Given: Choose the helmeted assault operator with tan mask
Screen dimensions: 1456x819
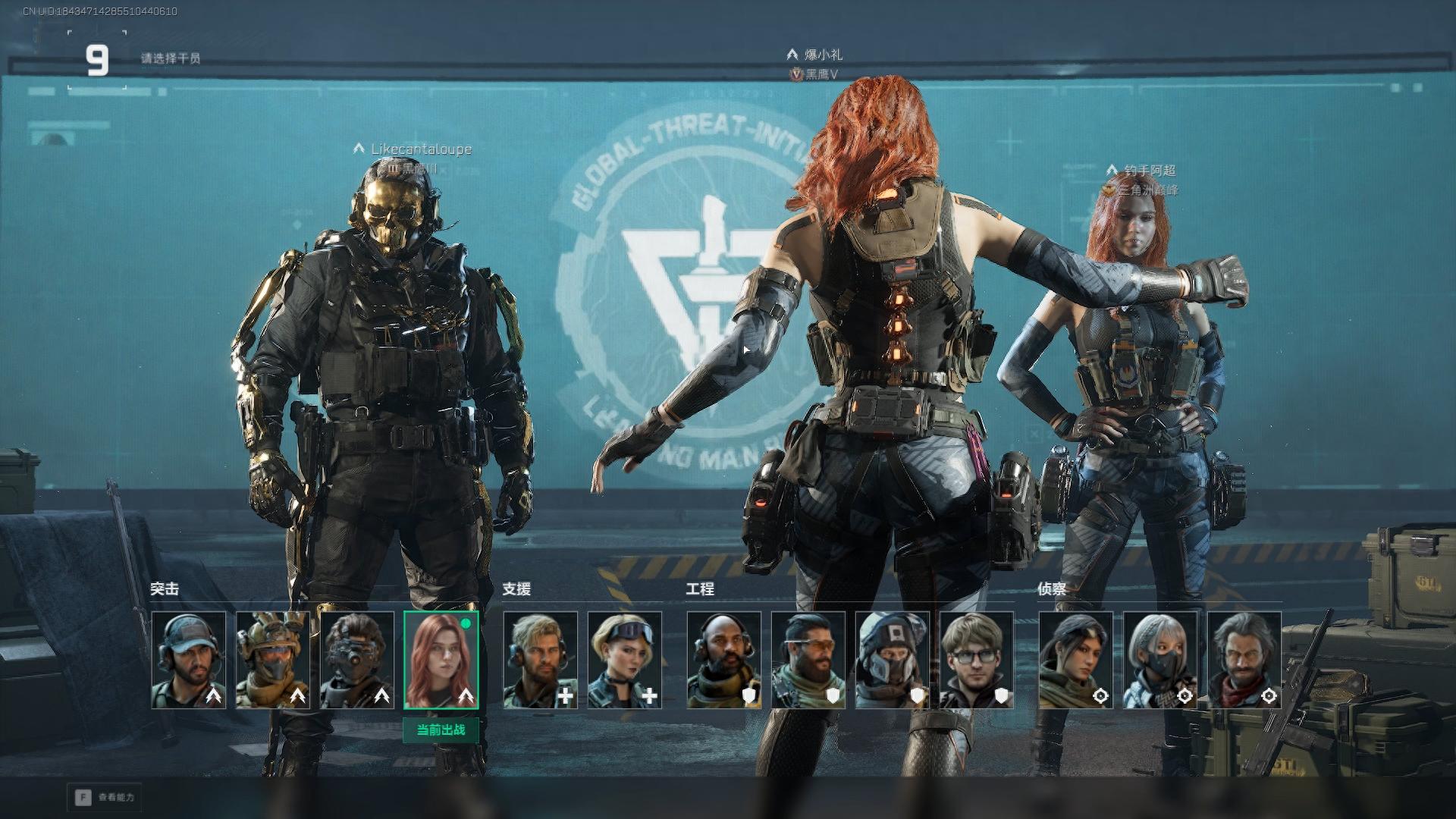Looking at the screenshot, I should [x=273, y=660].
